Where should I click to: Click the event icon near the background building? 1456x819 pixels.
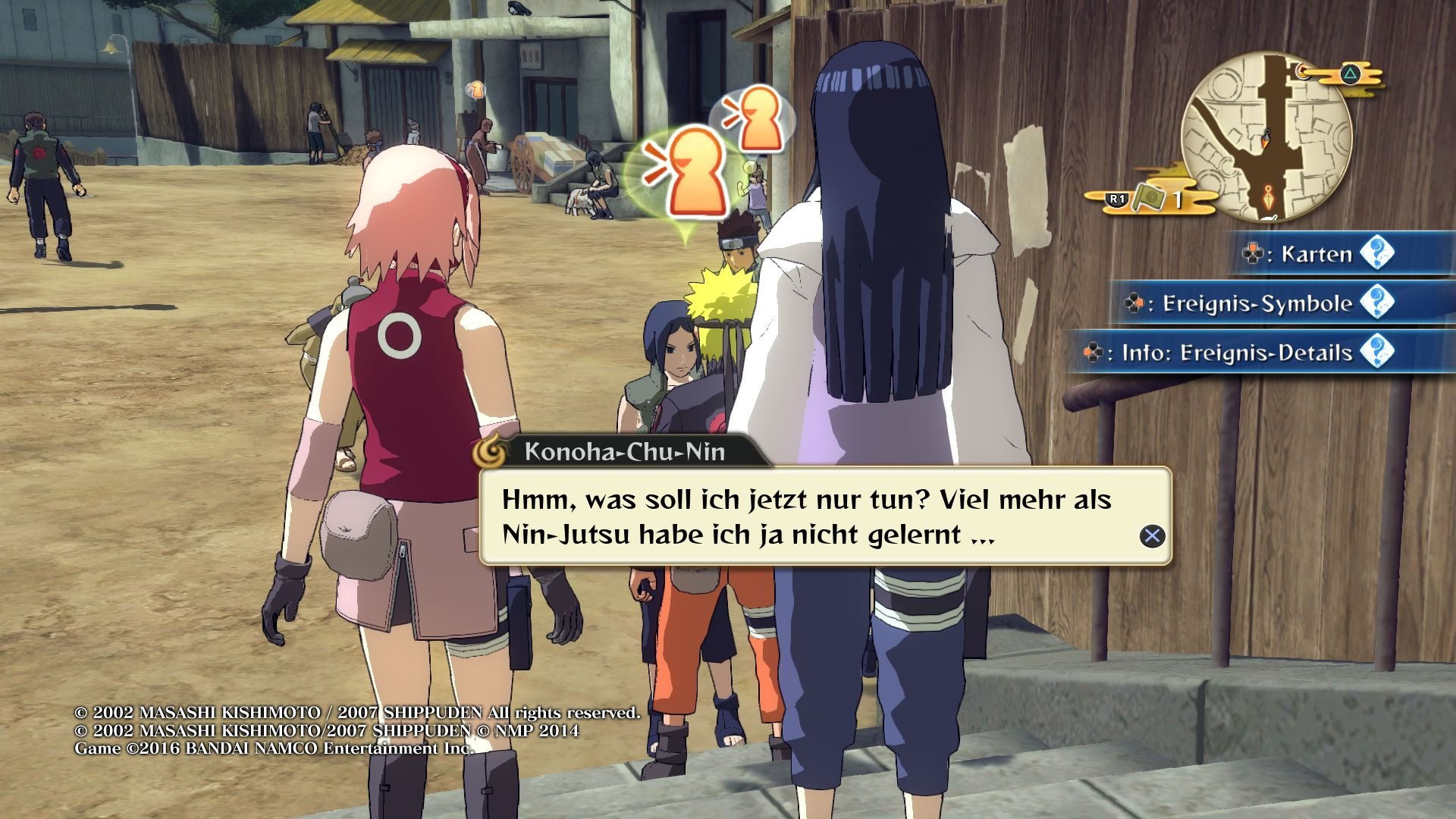(x=476, y=89)
